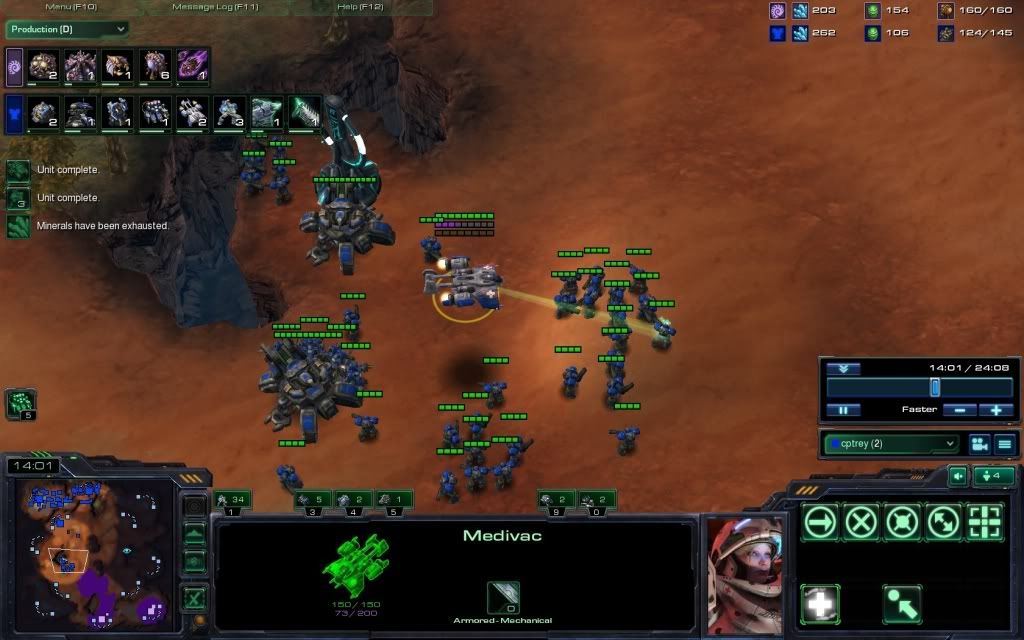This screenshot has width=1024, height=640.
Task: Select the Move command
Action: (x=820, y=521)
